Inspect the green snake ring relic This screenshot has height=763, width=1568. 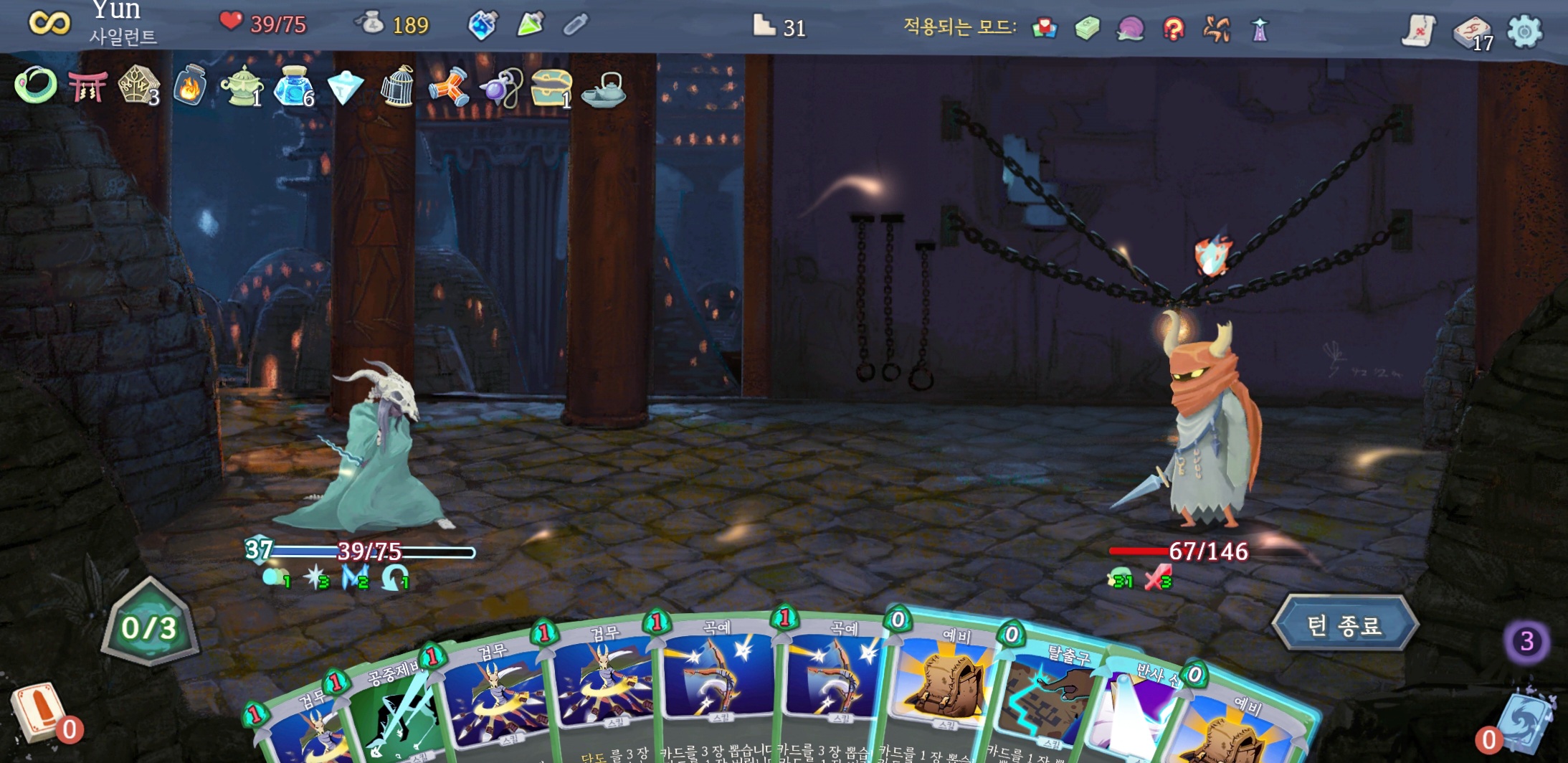pyautogui.click(x=36, y=85)
